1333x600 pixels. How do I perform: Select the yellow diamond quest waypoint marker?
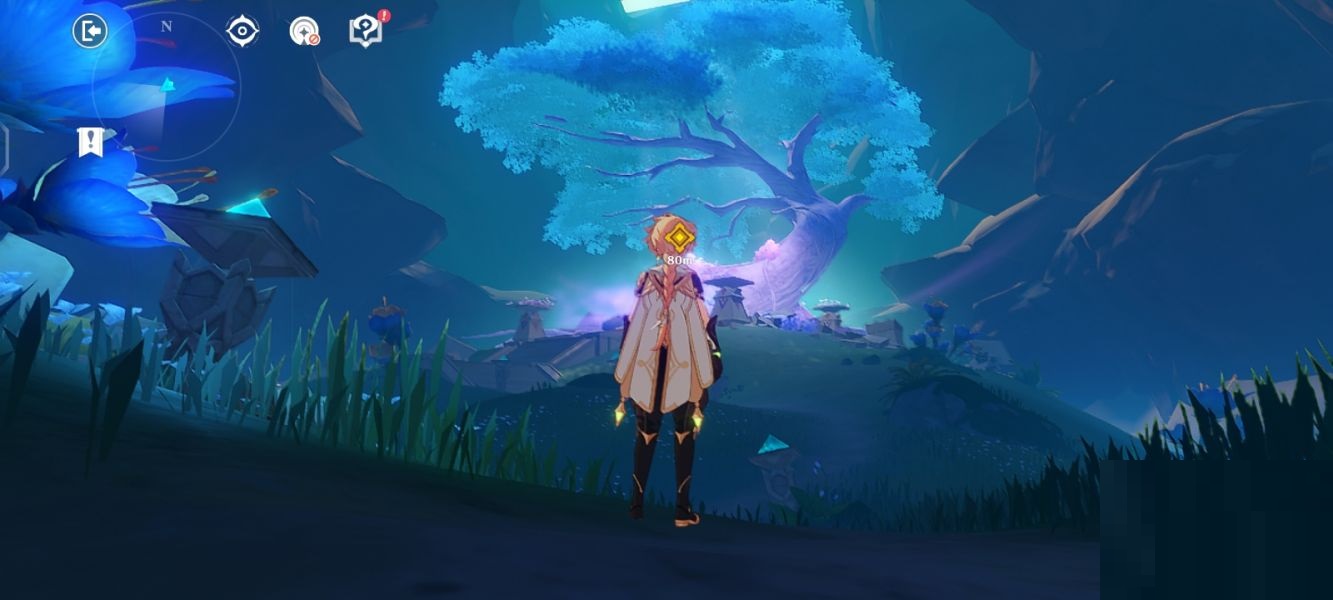click(680, 237)
